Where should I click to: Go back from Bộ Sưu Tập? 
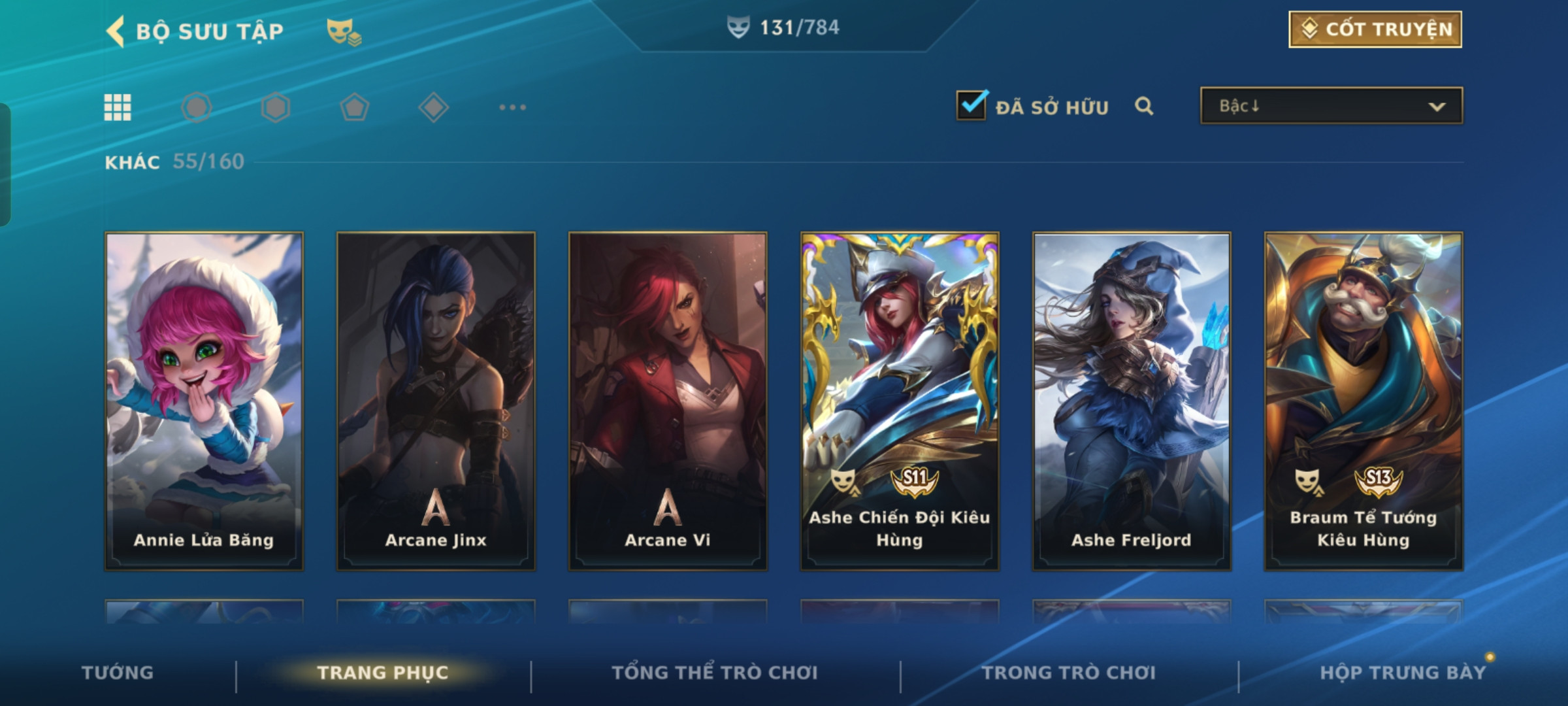tap(116, 31)
